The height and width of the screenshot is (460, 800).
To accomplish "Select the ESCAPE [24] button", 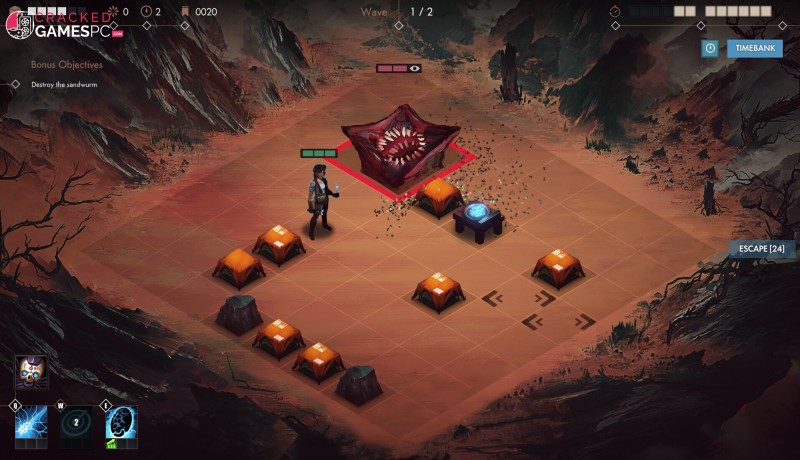I will [x=762, y=248].
